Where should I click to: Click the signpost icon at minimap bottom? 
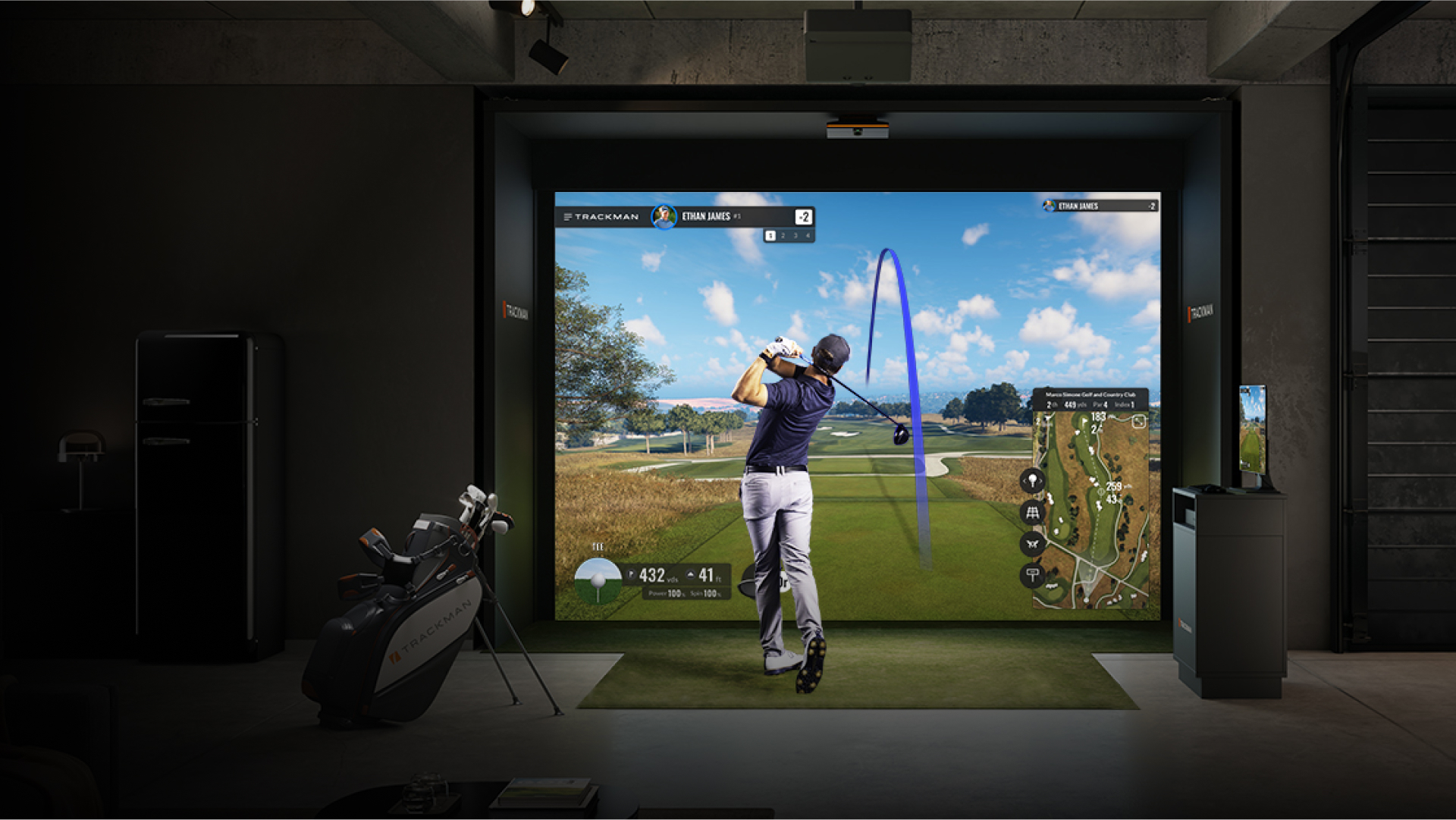[x=1032, y=573]
